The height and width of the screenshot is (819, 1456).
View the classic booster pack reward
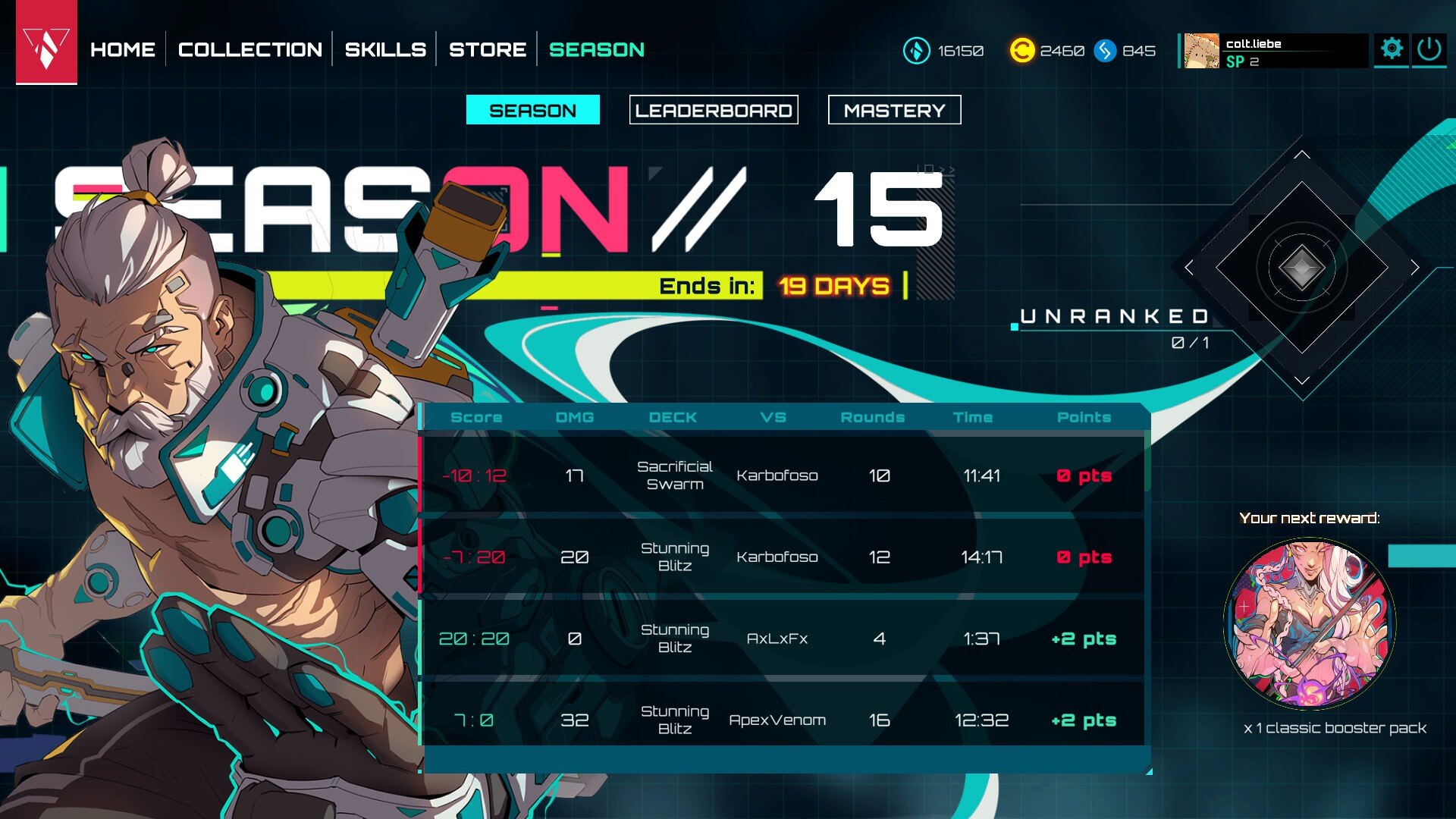point(1310,623)
